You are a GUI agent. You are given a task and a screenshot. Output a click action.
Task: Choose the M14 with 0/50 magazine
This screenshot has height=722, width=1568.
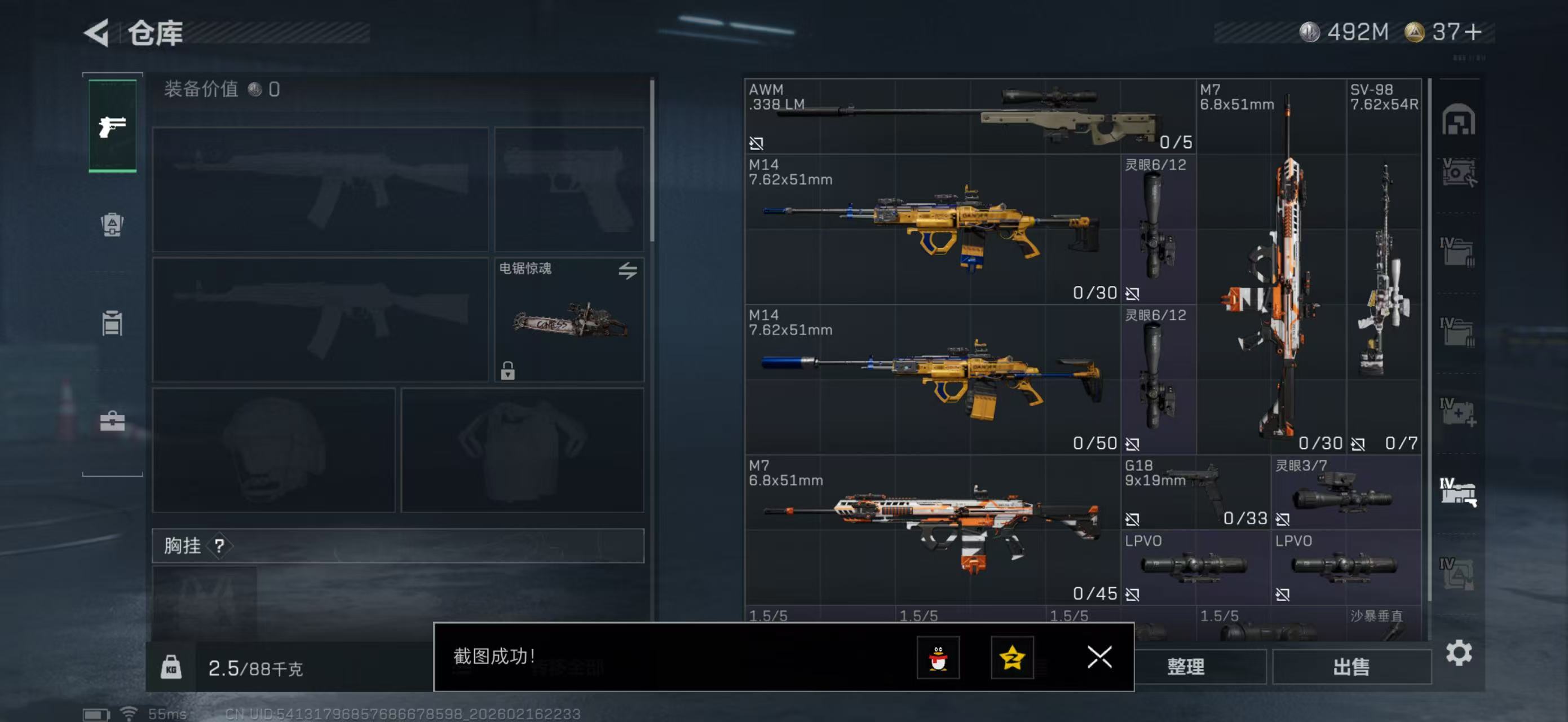pos(931,379)
